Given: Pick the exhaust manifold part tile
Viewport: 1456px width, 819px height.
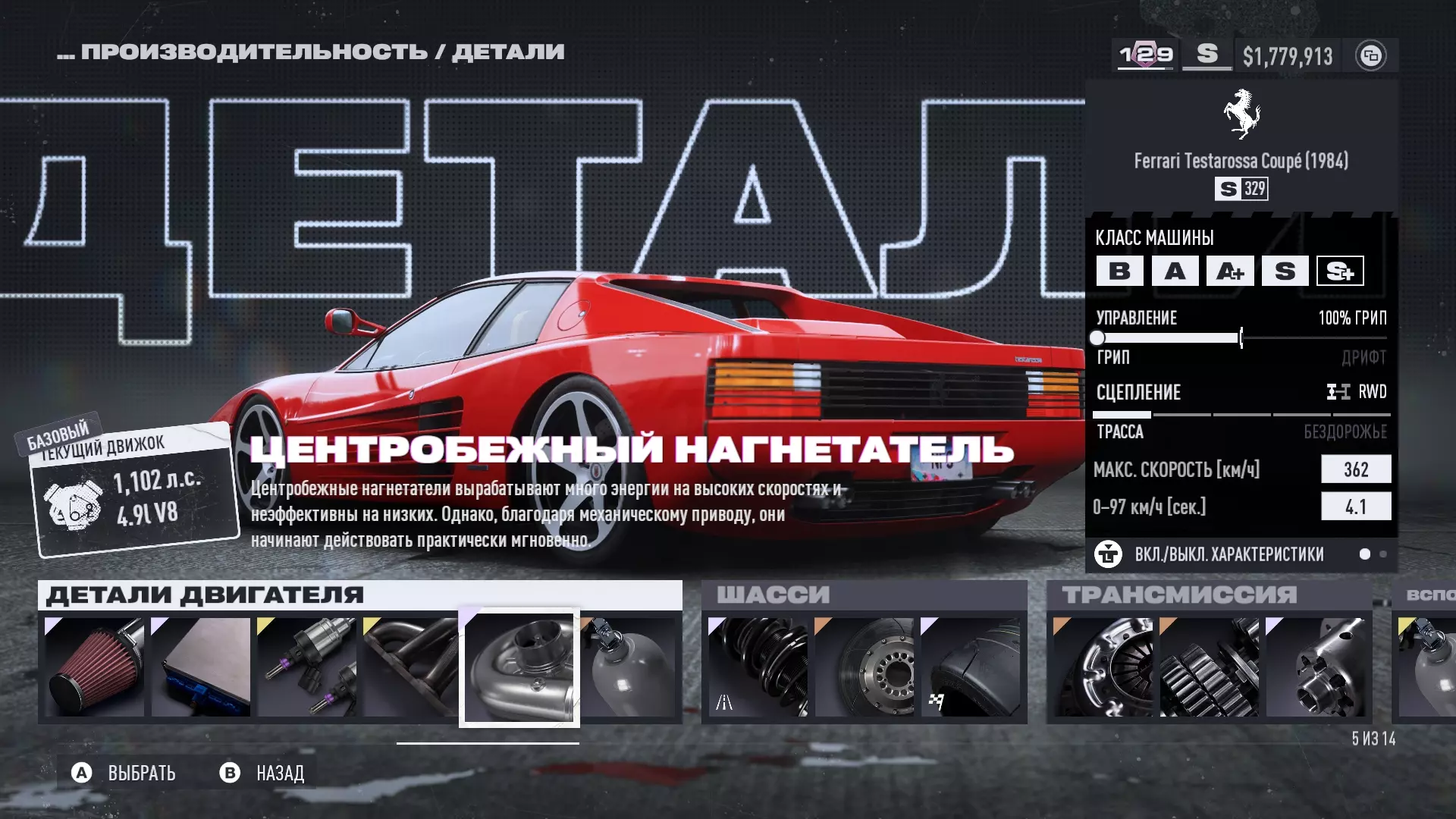Looking at the screenshot, I should coord(410,667).
